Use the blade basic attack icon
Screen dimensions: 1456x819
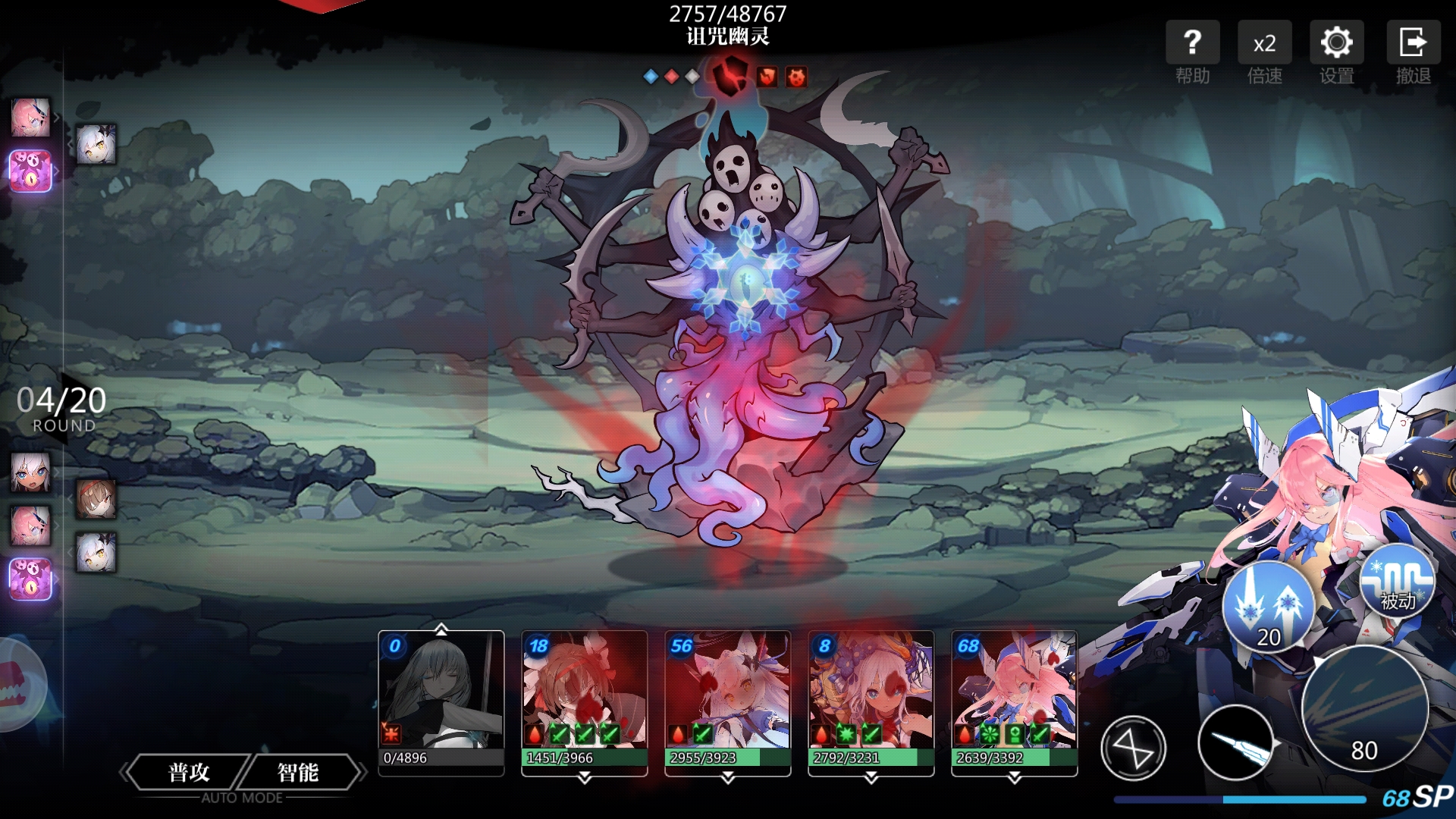point(1236,744)
